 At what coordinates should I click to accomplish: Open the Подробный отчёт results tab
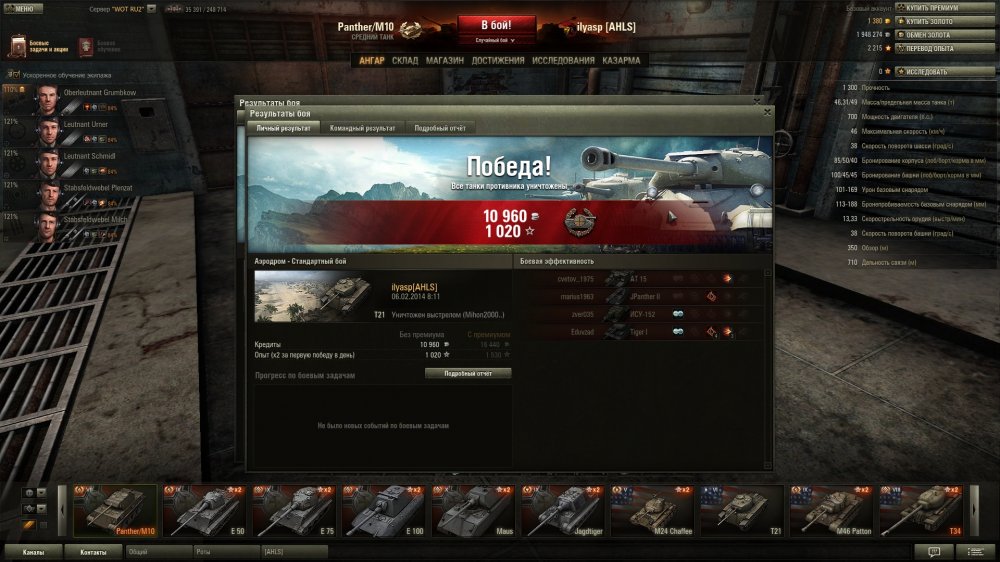[439, 128]
